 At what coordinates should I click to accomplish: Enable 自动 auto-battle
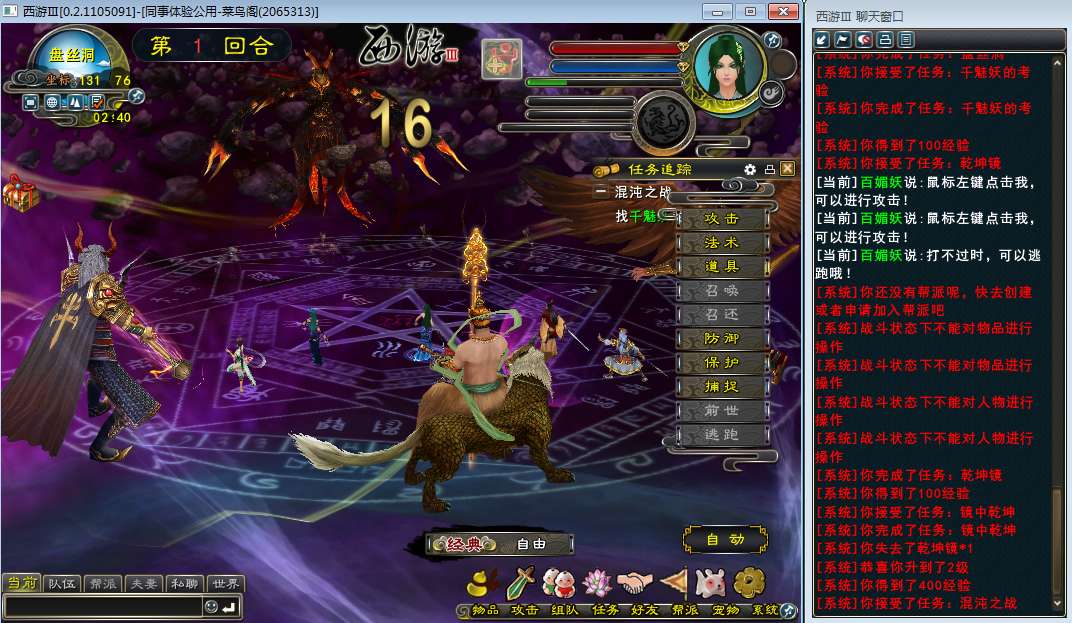[x=725, y=540]
